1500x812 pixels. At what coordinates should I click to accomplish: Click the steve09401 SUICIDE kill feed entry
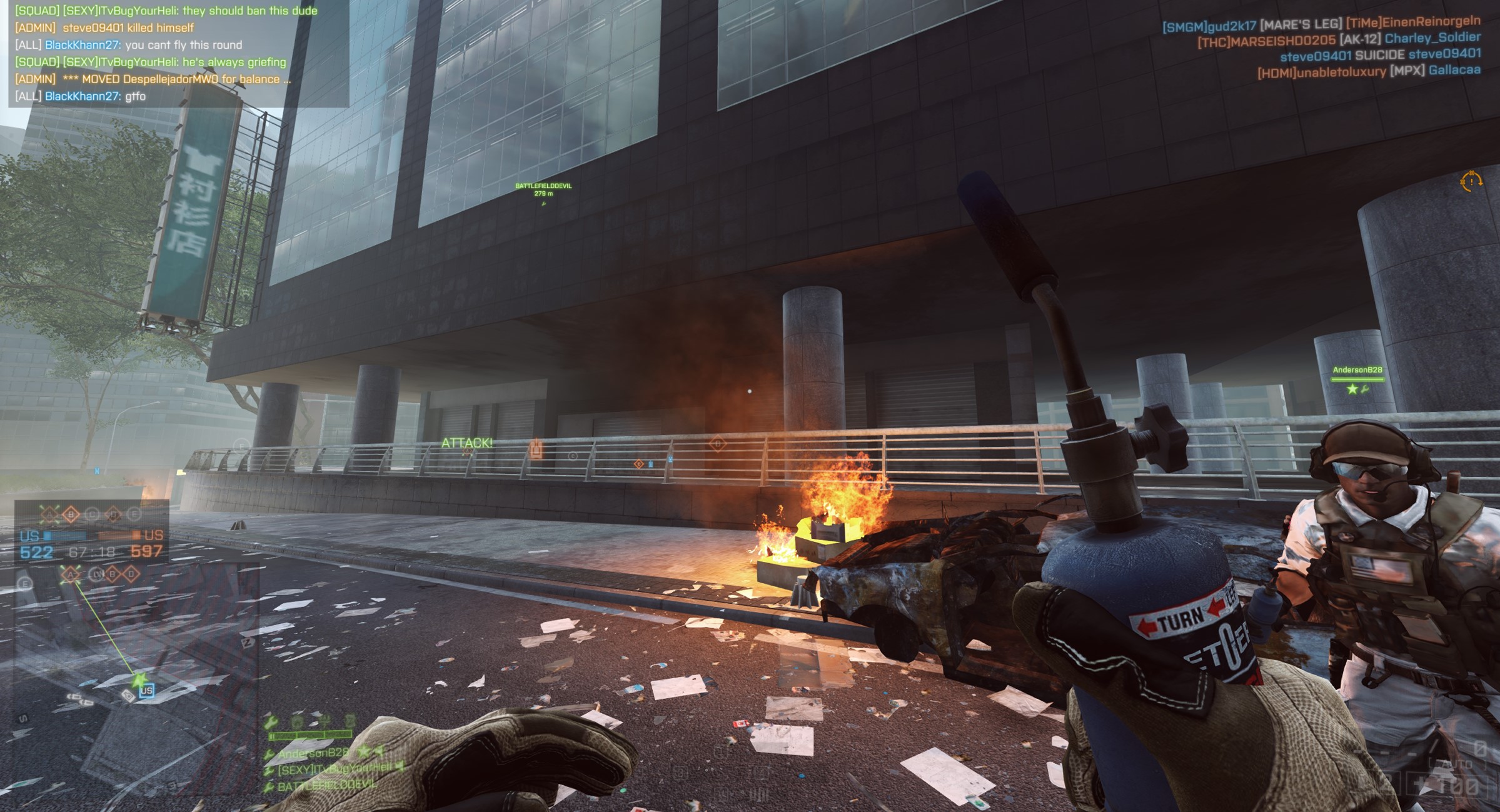[x=1380, y=55]
